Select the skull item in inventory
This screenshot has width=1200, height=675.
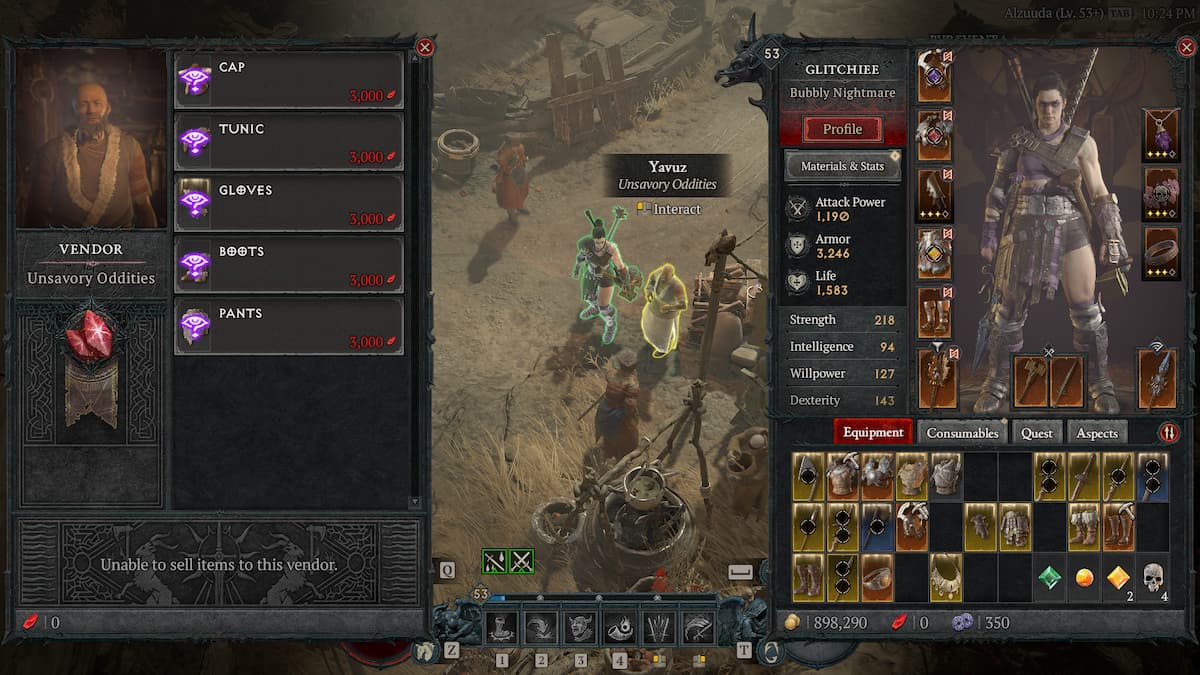point(1152,578)
